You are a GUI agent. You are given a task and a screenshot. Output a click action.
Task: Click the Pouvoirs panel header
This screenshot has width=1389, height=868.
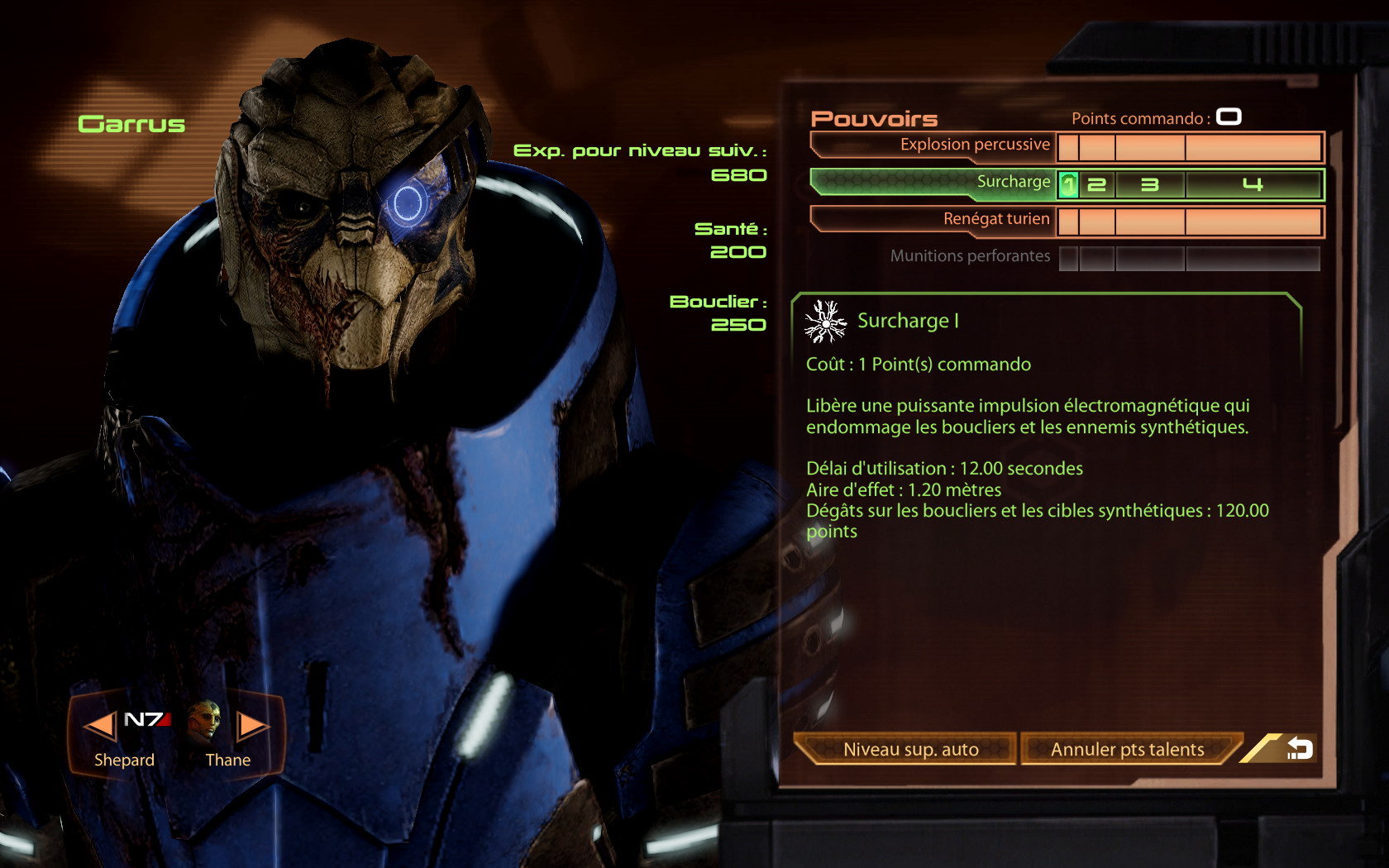click(872, 119)
